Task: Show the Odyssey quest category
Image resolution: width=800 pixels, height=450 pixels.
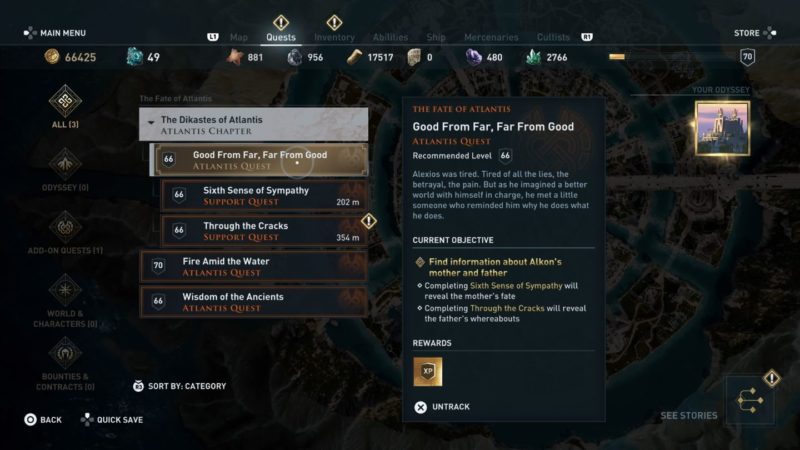Action: pos(65,169)
